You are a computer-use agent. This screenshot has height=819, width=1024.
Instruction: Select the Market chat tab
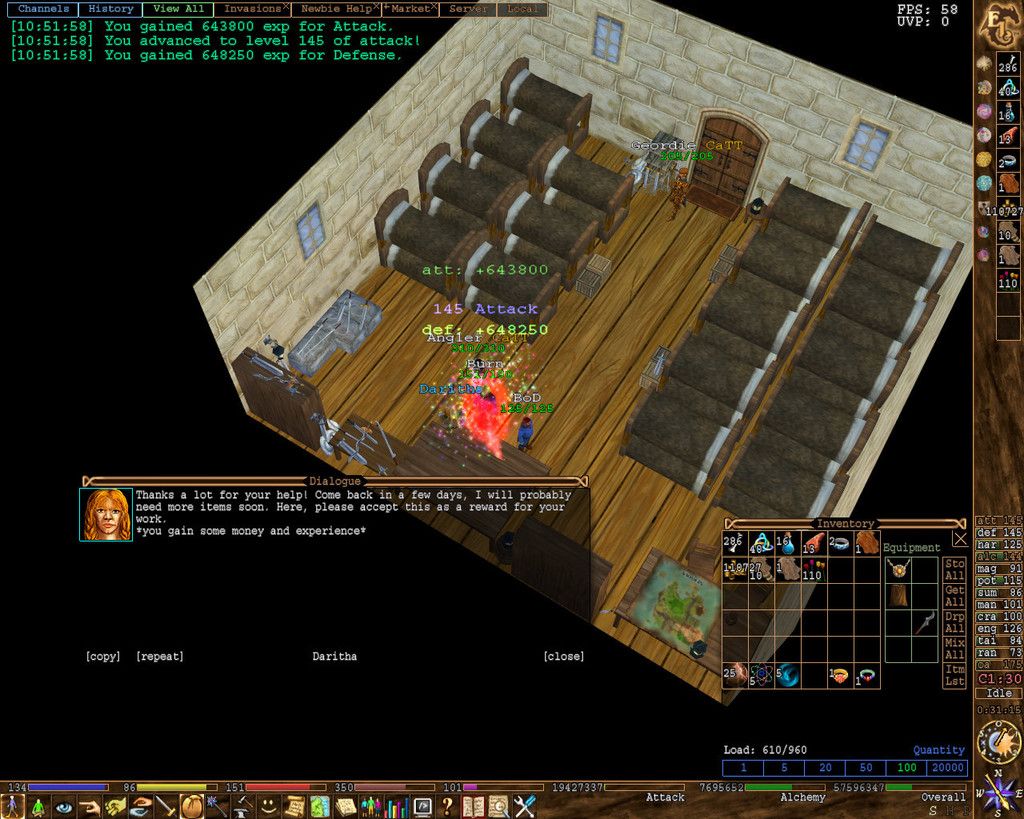click(x=409, y=9)
